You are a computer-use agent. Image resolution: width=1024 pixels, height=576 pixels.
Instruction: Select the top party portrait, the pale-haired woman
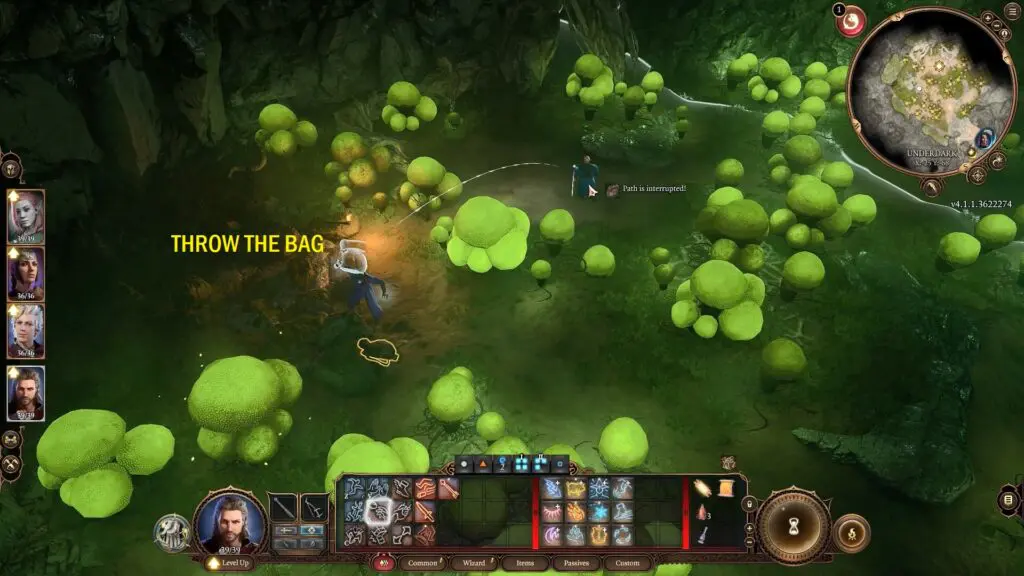click(26, 216)
